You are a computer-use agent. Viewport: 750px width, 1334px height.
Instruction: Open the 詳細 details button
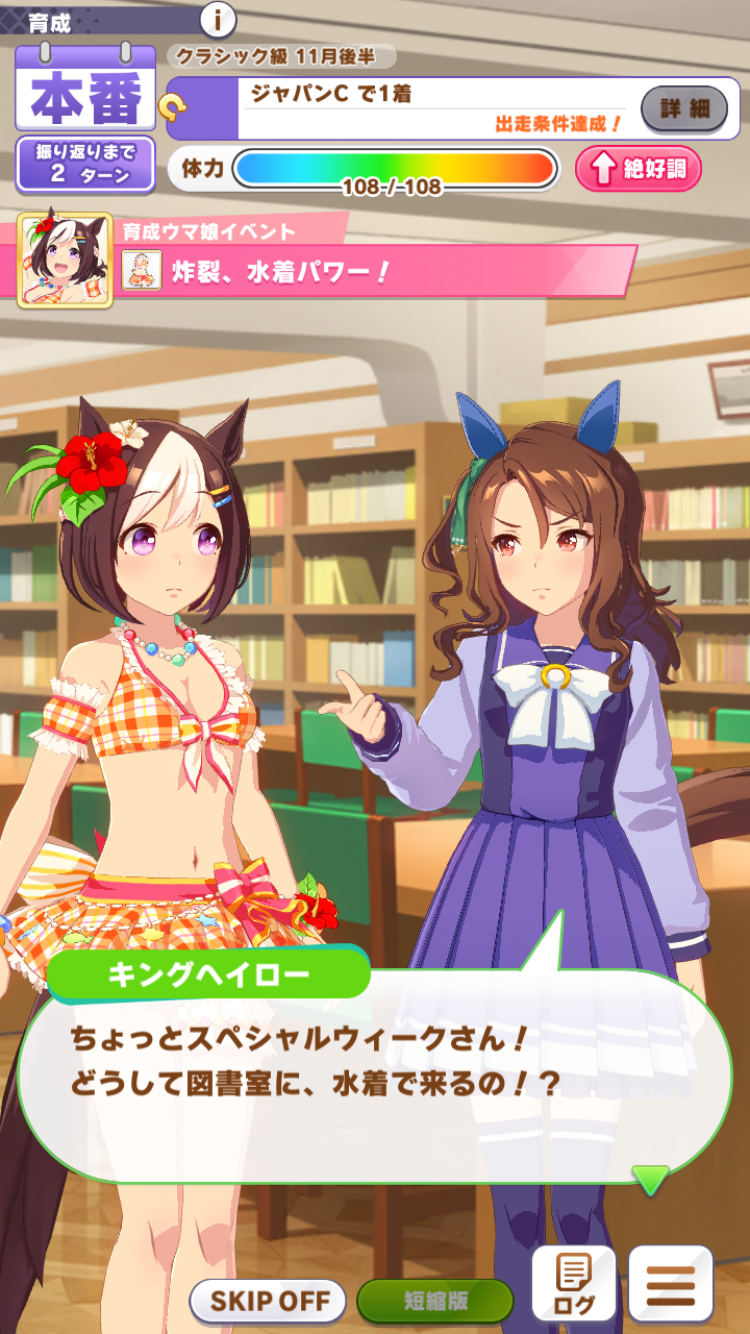[684, 109]
